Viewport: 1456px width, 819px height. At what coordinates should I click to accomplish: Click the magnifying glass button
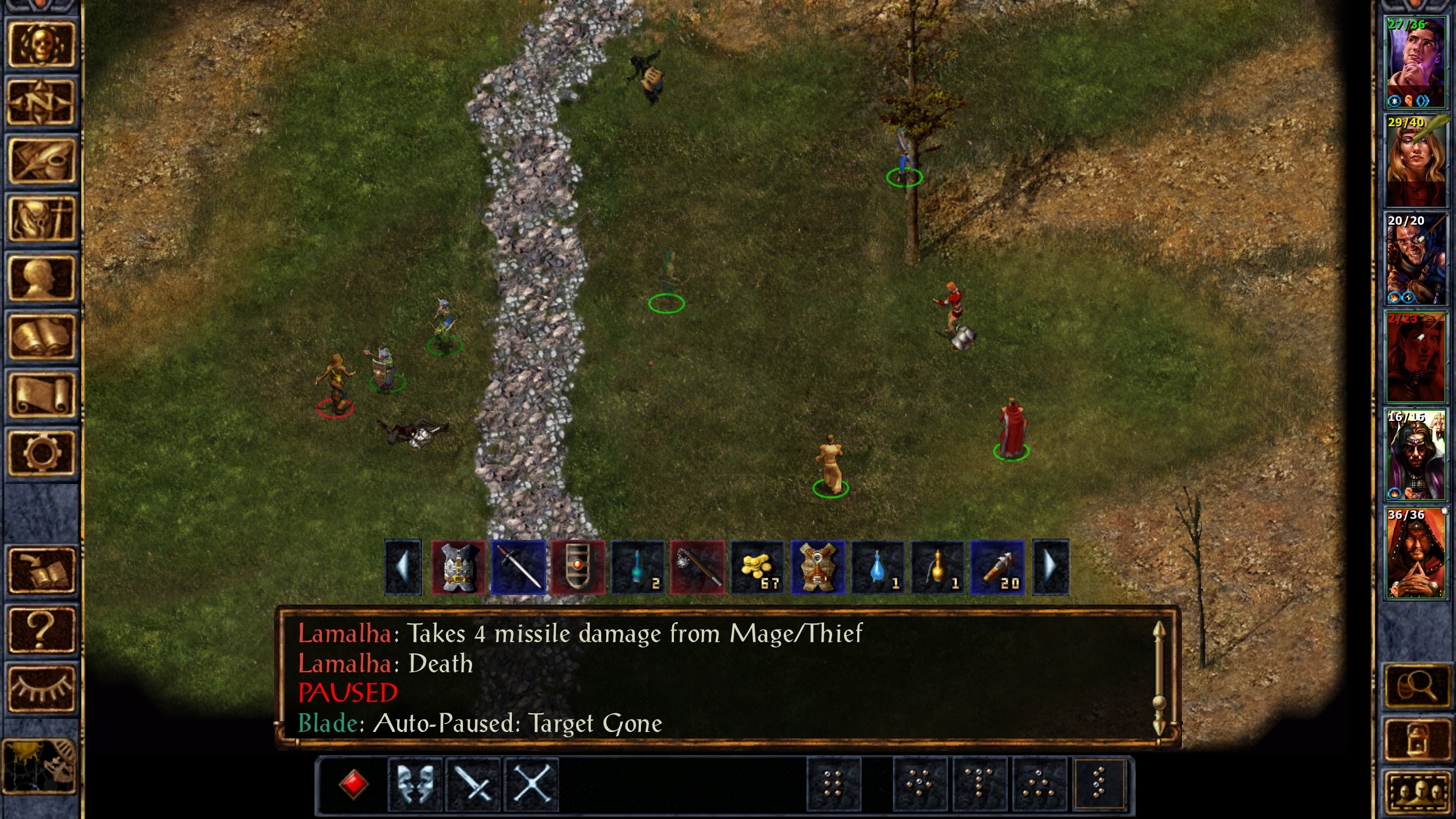point(1416,686)
